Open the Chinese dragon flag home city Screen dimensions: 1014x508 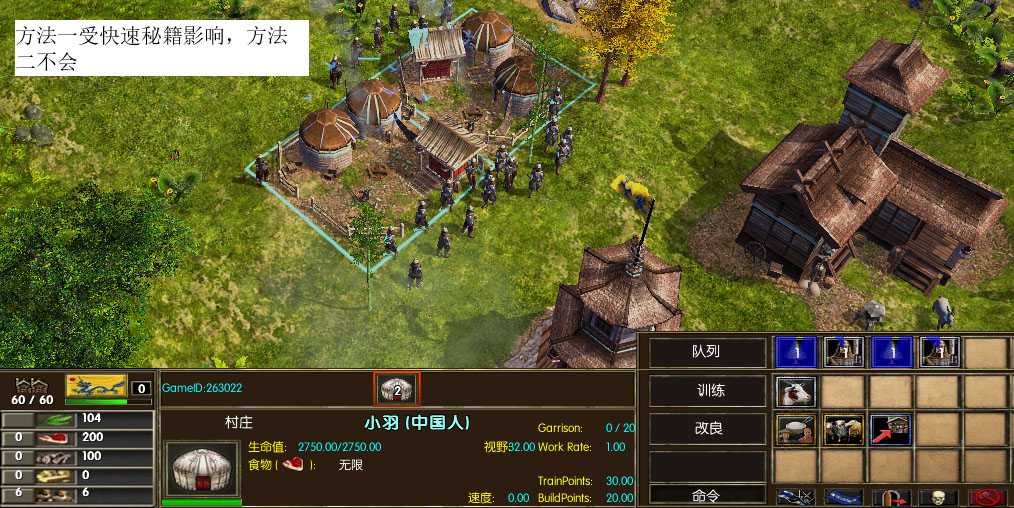[x=96, y=387]
